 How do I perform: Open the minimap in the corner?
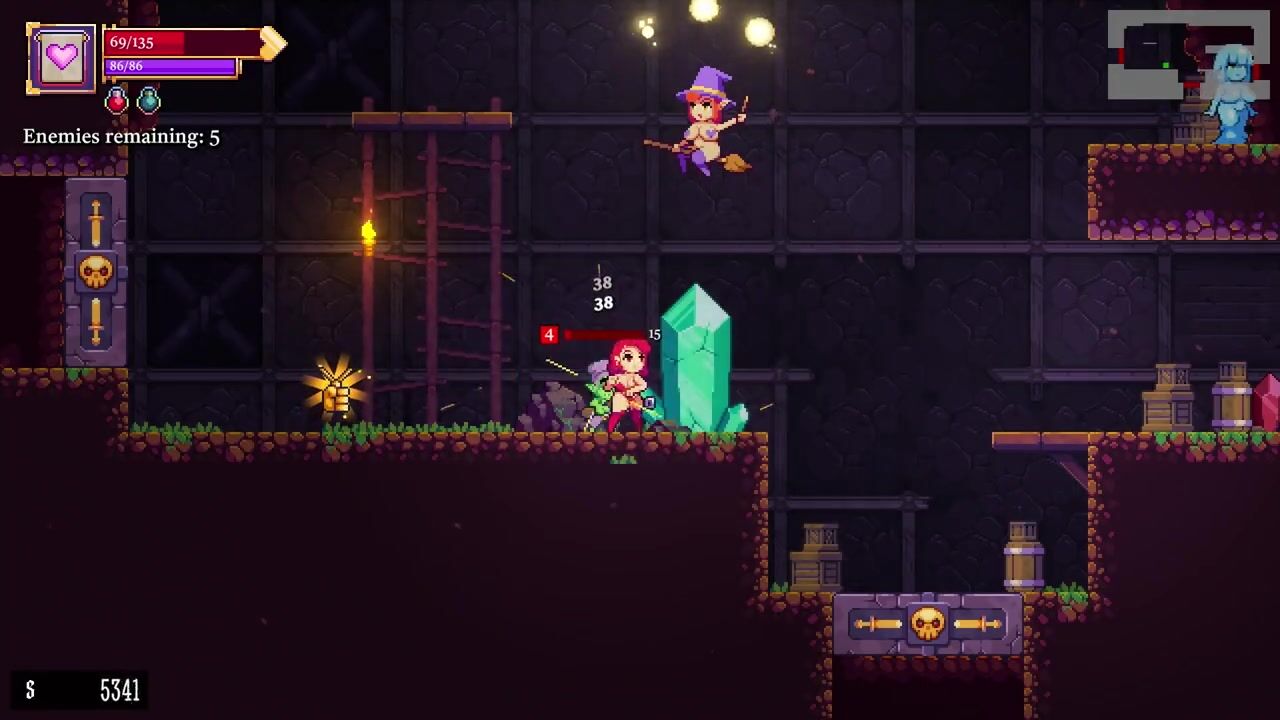point(1187,55)
